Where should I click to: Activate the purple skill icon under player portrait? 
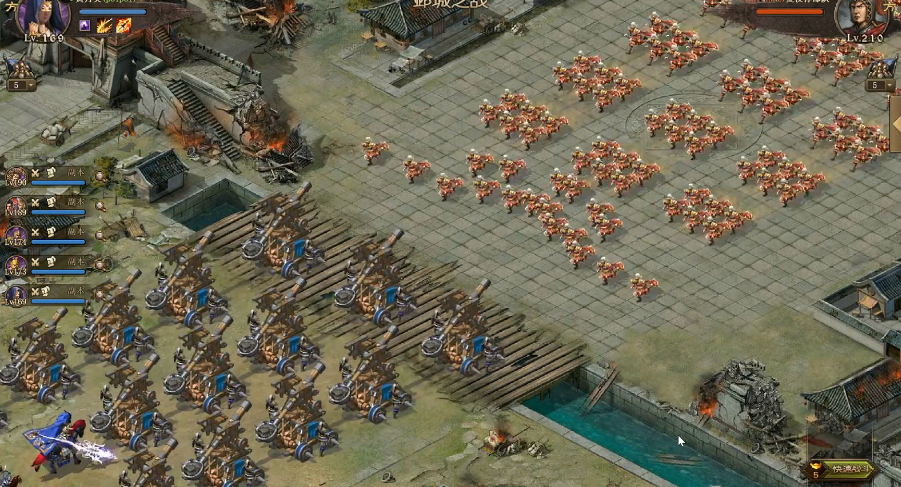(x=85, y=25)
